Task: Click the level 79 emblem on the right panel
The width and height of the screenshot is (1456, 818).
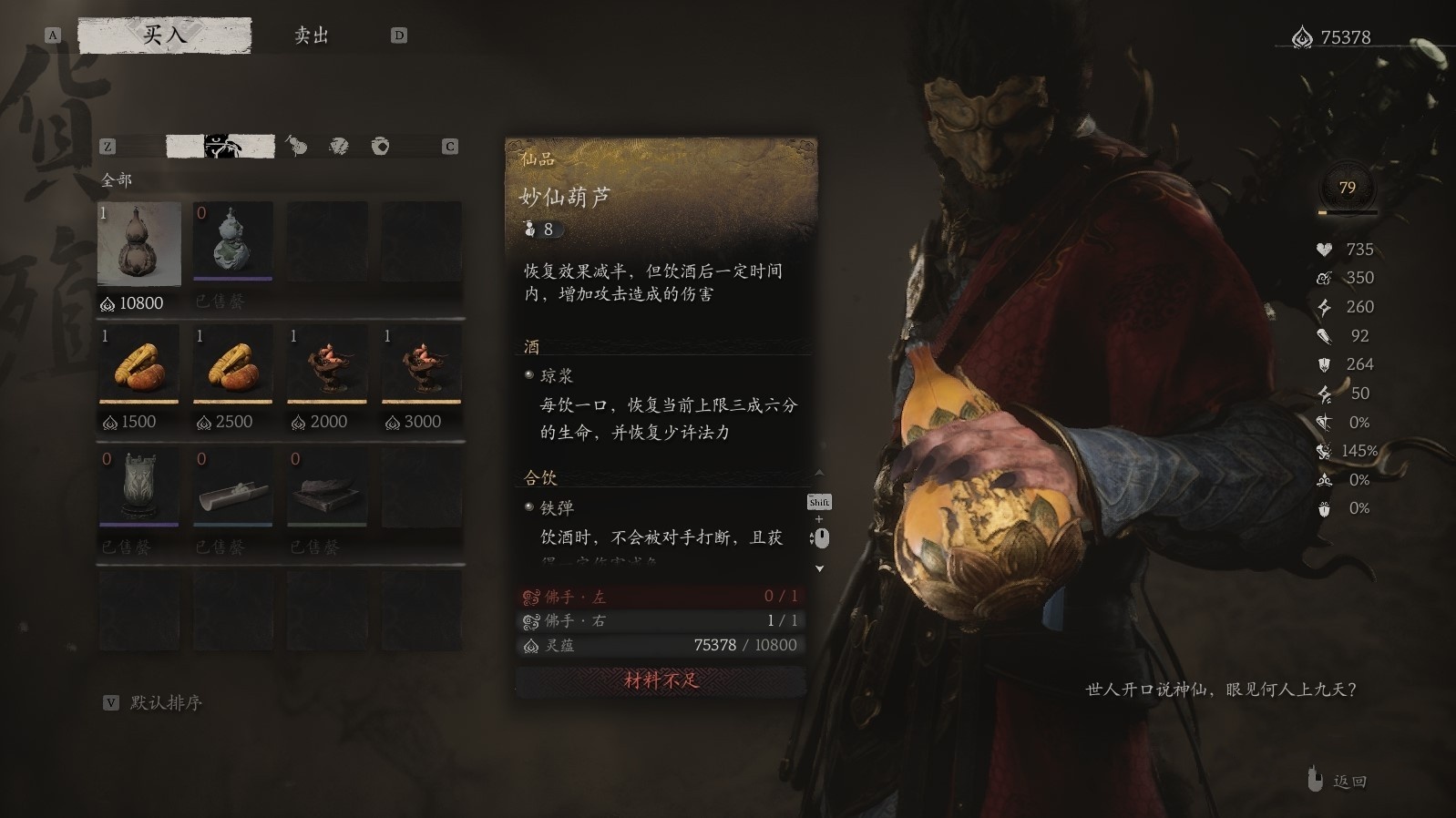Action: coord(1347,186)
